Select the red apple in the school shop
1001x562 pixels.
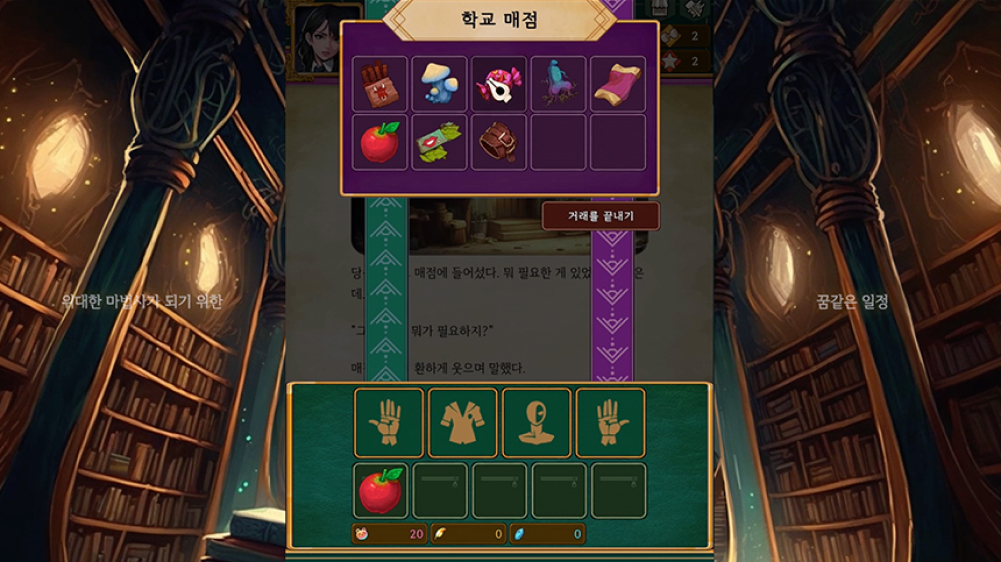coord(380,142)
